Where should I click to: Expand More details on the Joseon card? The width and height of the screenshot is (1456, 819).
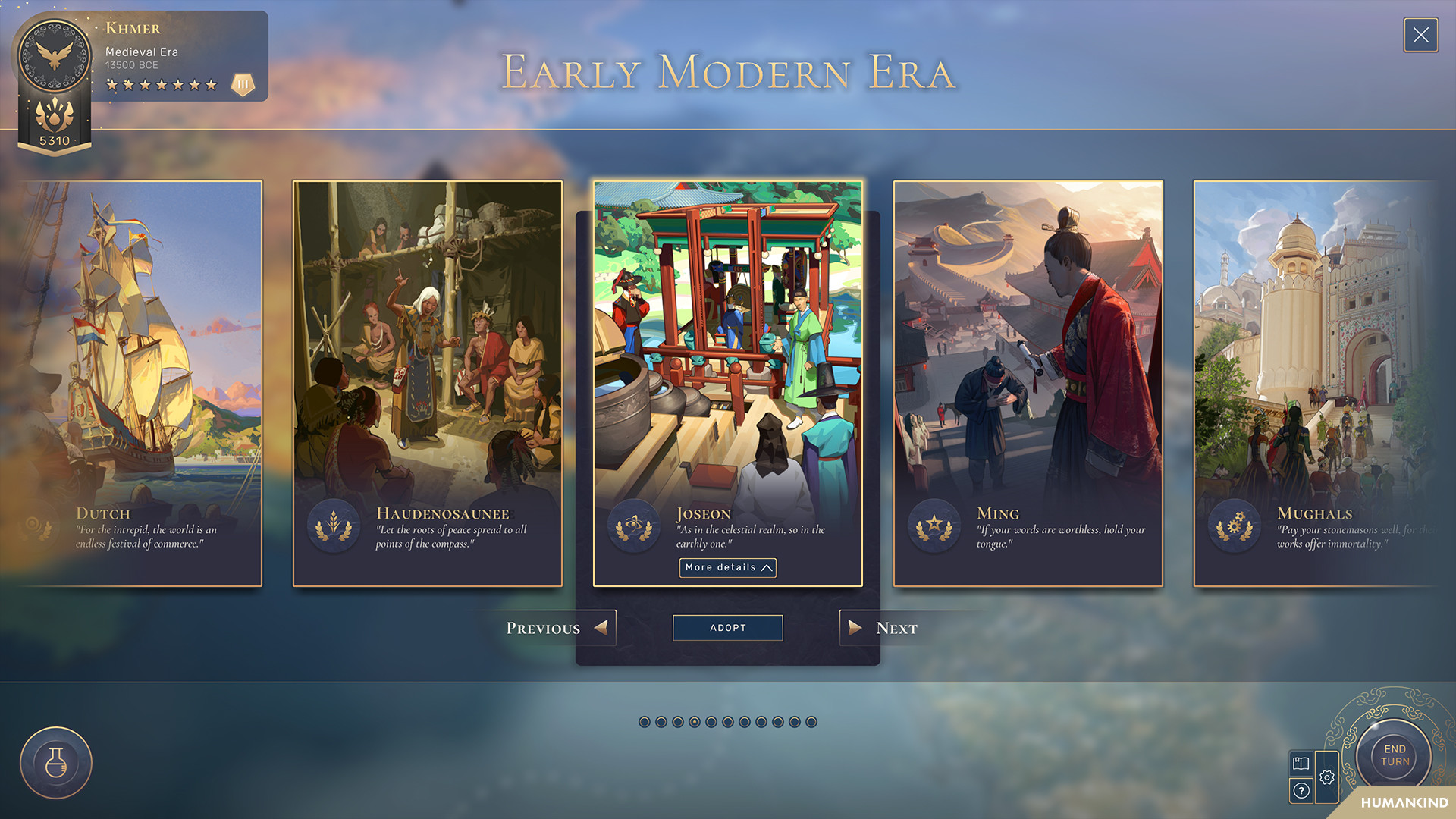[726, 567]
